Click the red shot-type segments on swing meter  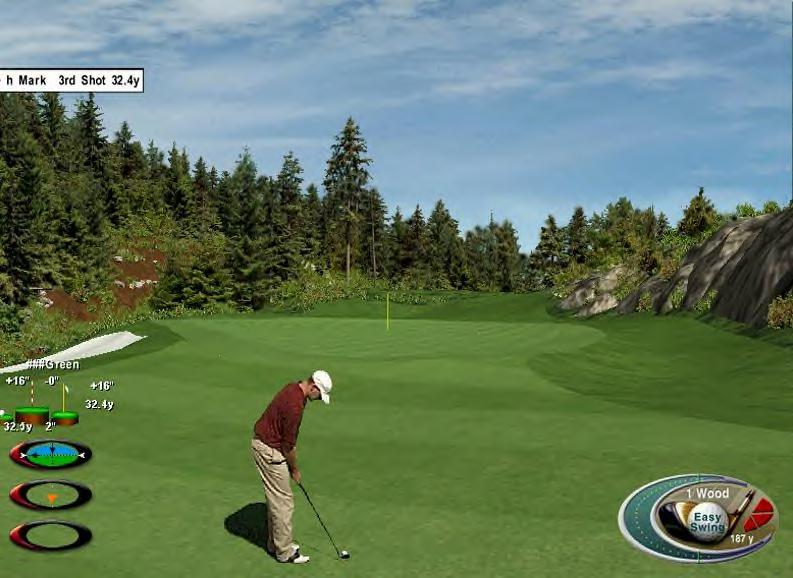coord(759,514)
